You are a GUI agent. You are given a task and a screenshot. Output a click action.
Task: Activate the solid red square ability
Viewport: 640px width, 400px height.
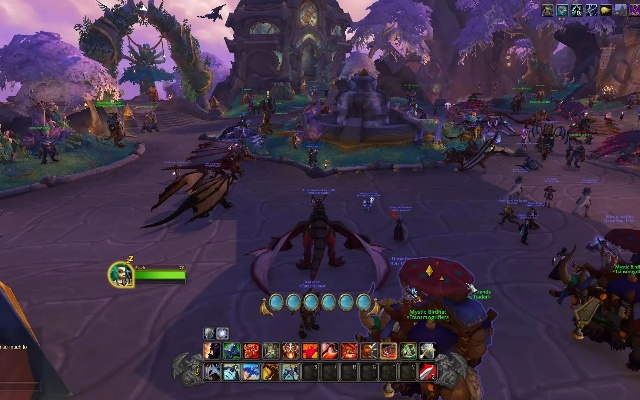pyautogui.click(x=310, y=351)
